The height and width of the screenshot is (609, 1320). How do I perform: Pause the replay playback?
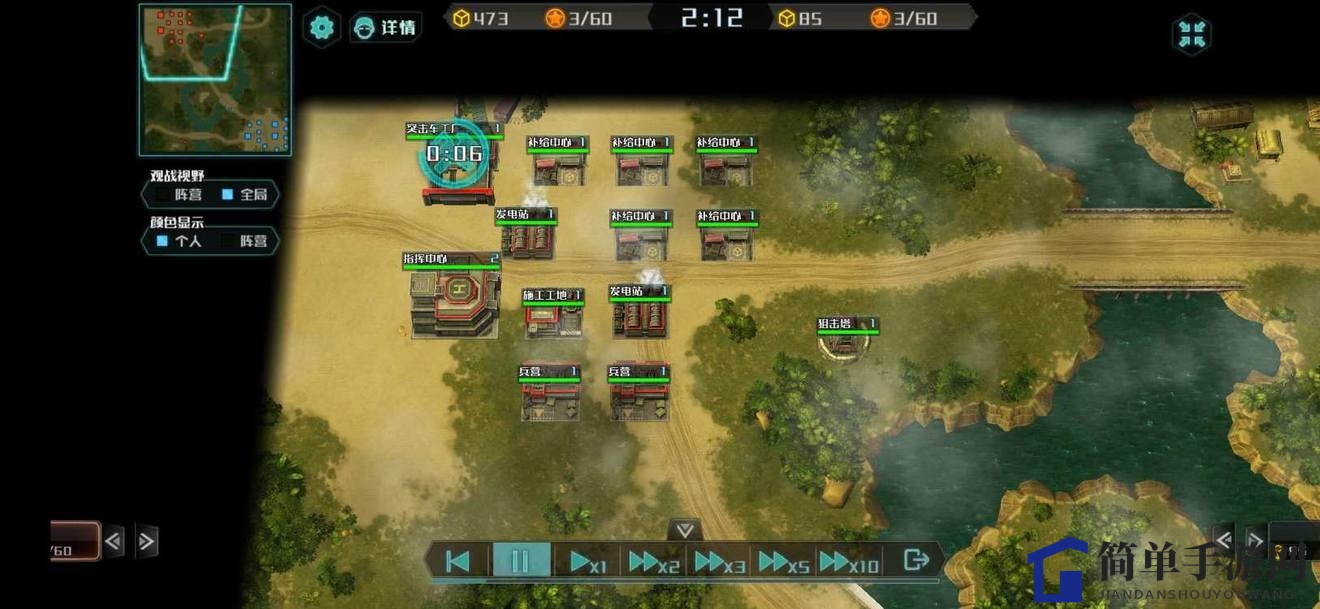point(520,561)
